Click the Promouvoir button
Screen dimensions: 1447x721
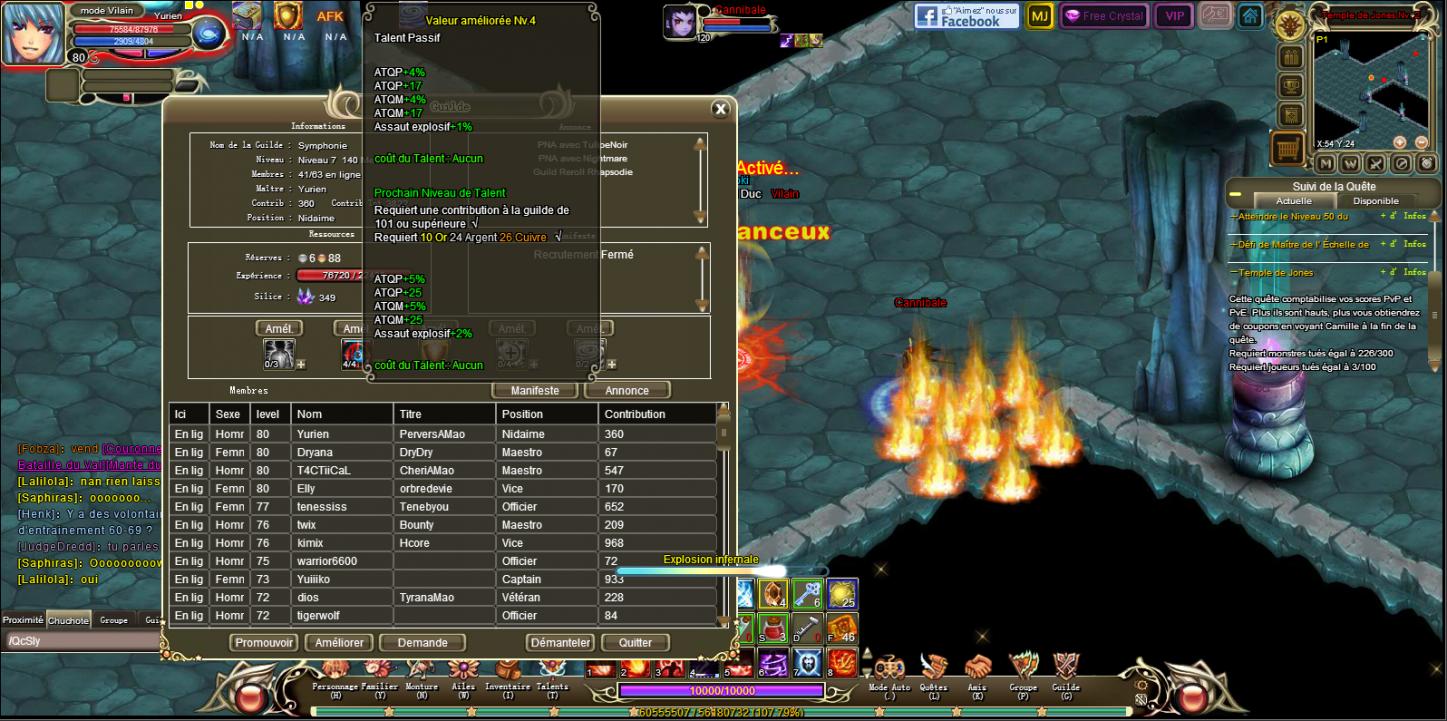(x=264, y=643)
